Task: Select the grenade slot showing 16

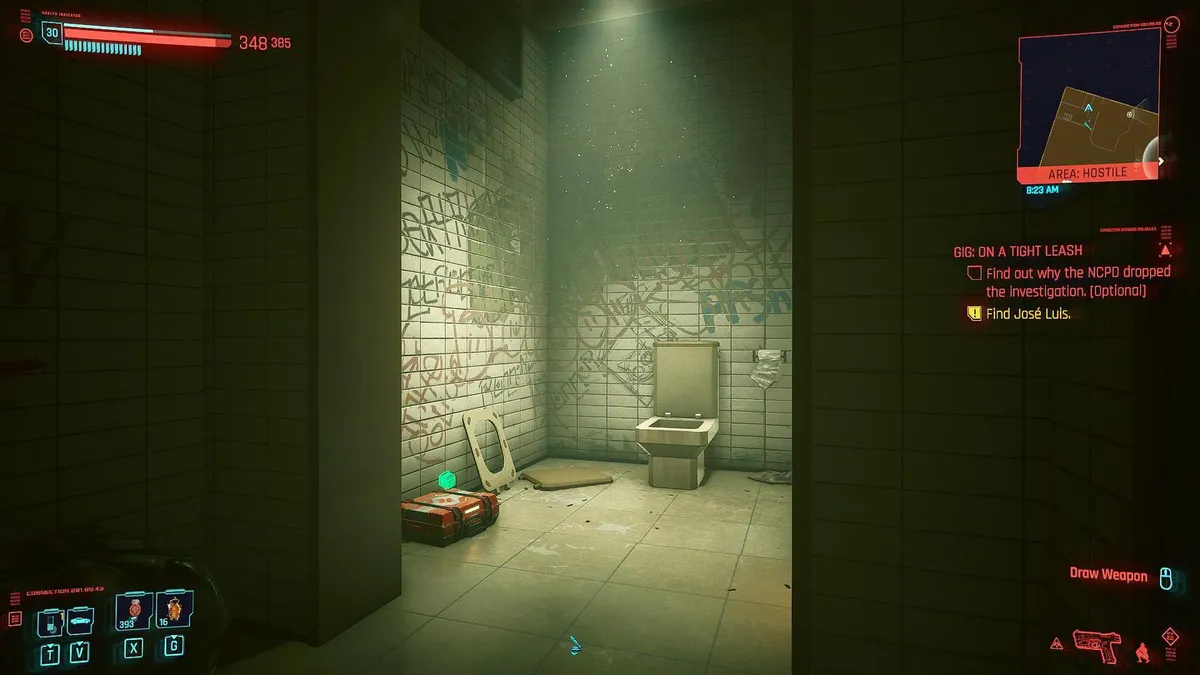Action: click(173, 610)
